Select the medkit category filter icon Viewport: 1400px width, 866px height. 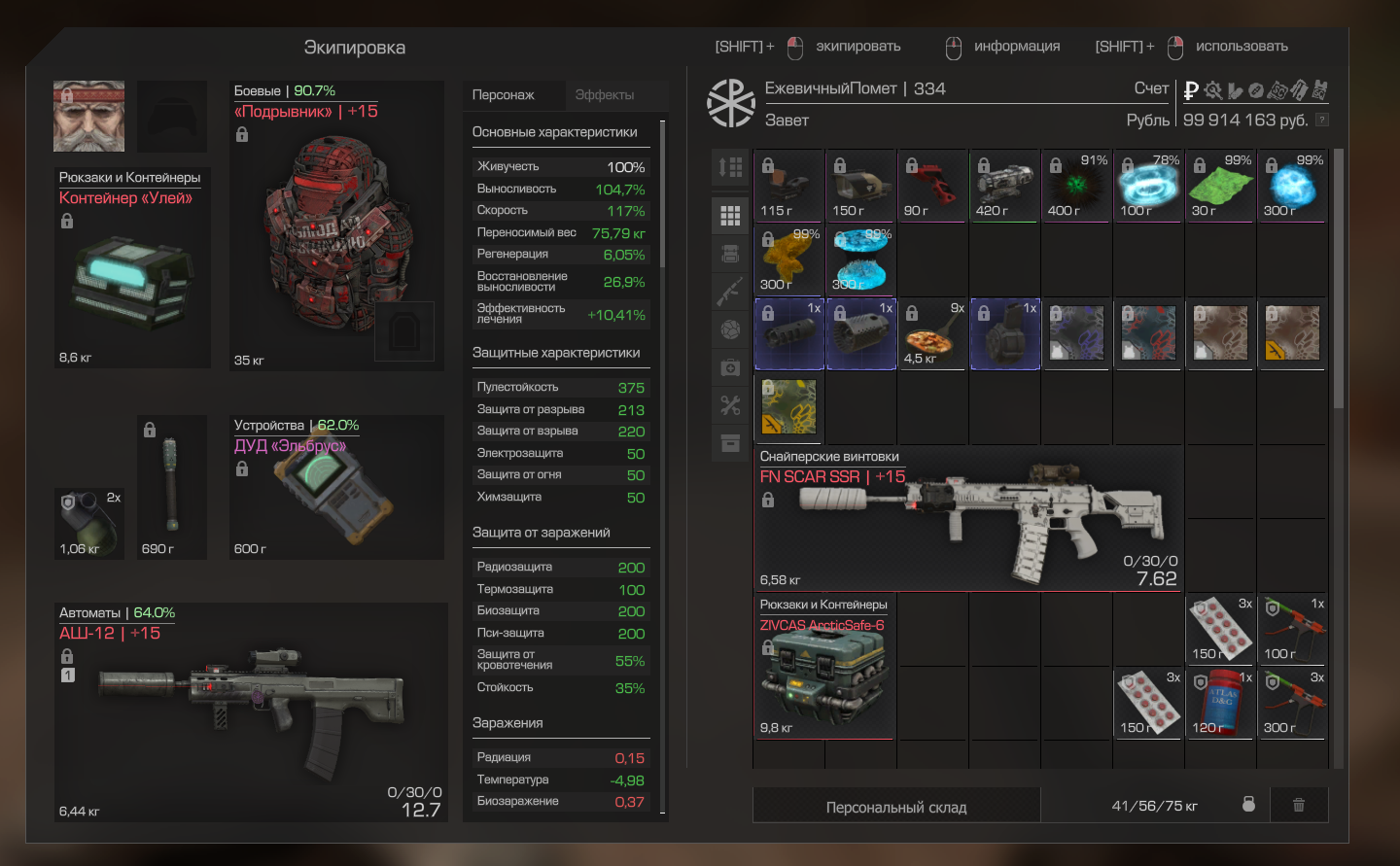click(x=730, y=367)
